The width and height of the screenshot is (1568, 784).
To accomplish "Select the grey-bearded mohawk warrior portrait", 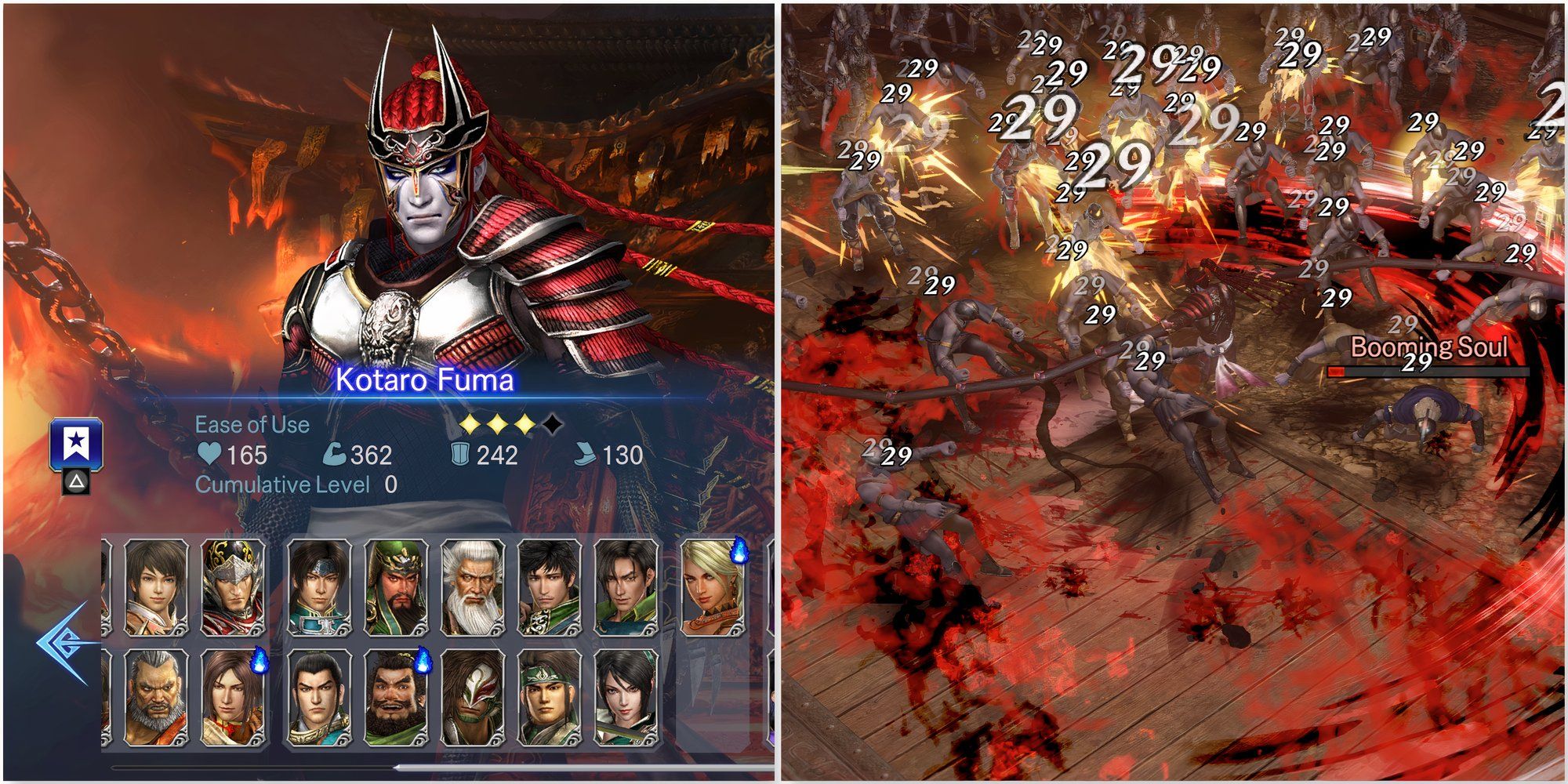I will point(156,698).
